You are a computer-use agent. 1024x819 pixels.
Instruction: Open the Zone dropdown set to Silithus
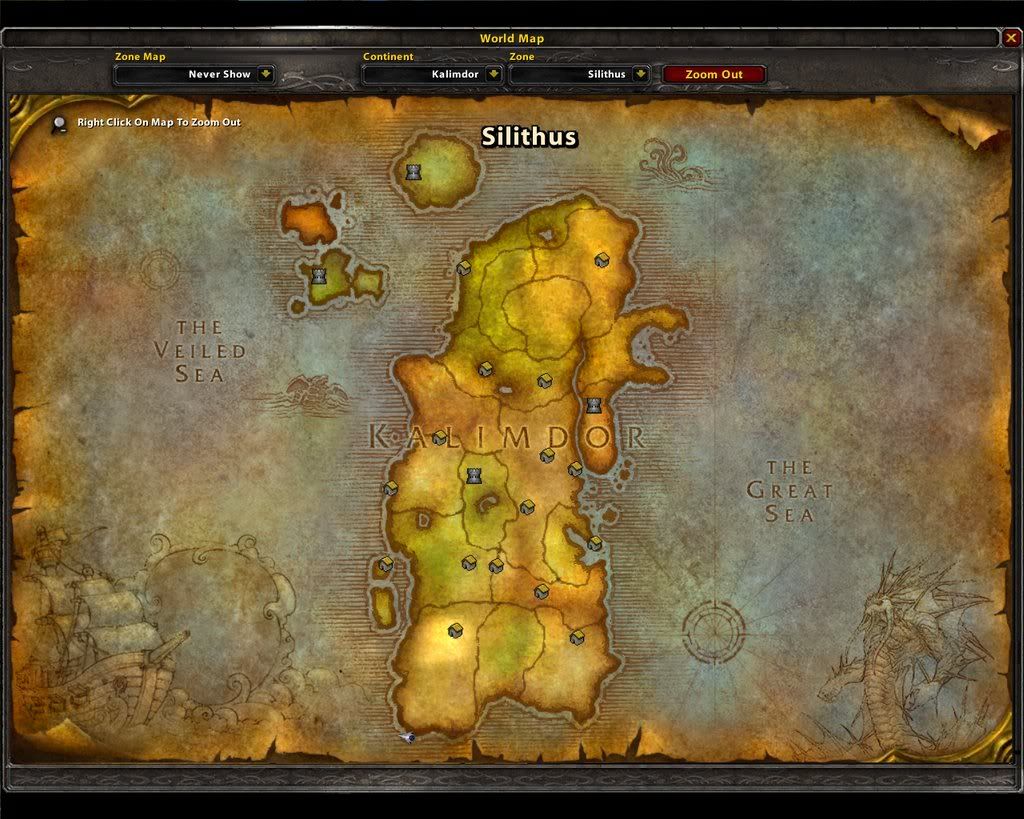coord(640,74)
